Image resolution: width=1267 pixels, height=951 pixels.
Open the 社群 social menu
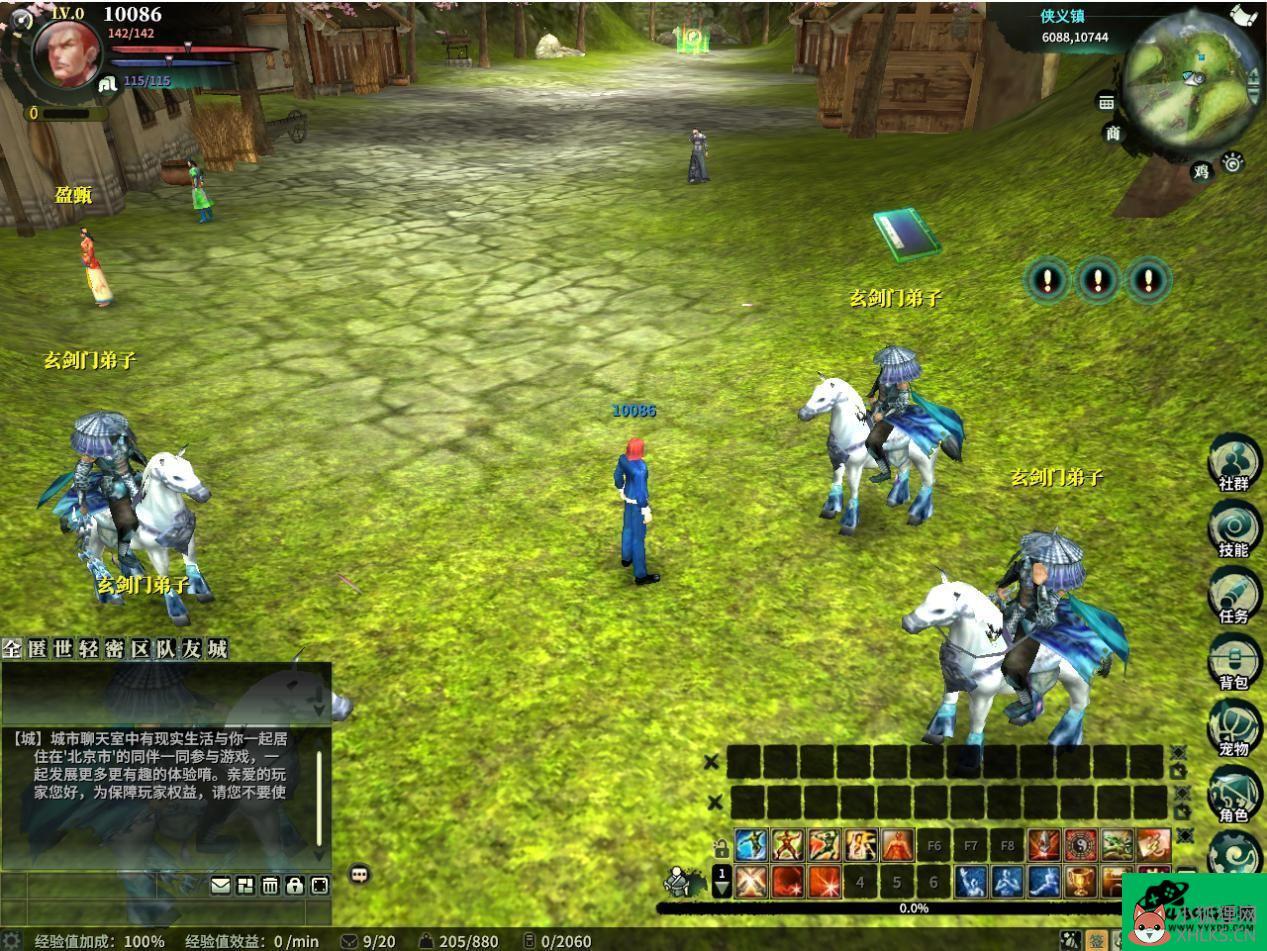click(1234, 462)
